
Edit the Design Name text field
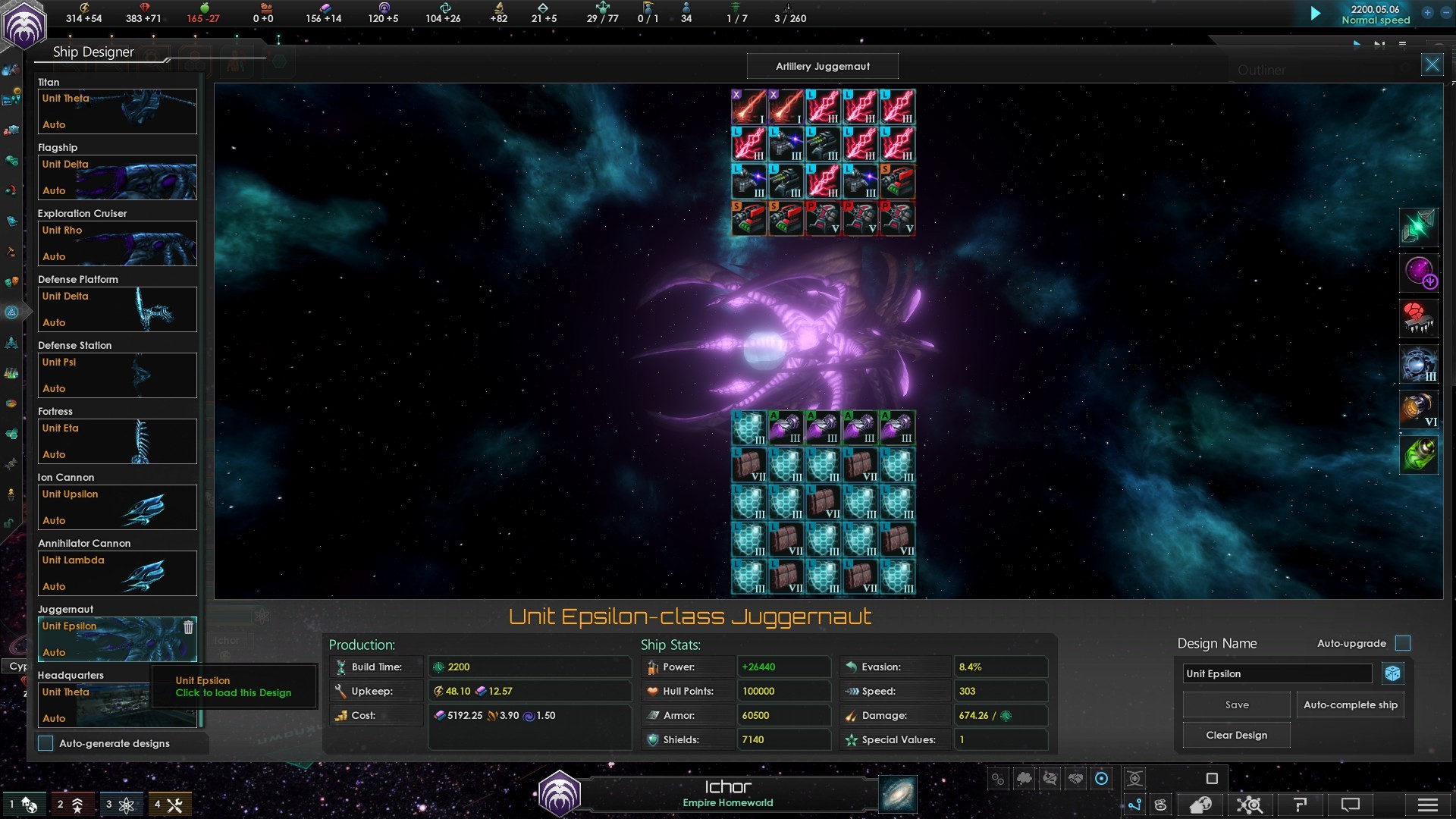(x=1277, y=673)
